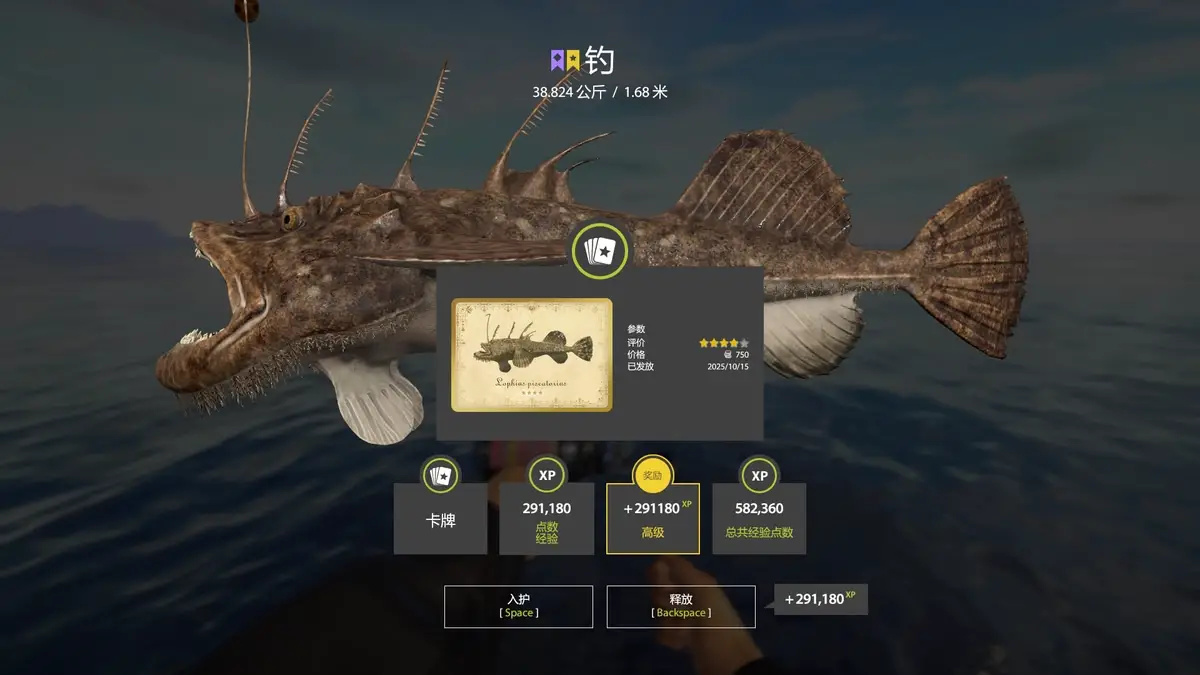1200x675 pixels.
Task: Select the 总共经验点数 total XP tile
Action: pos(759,519)
